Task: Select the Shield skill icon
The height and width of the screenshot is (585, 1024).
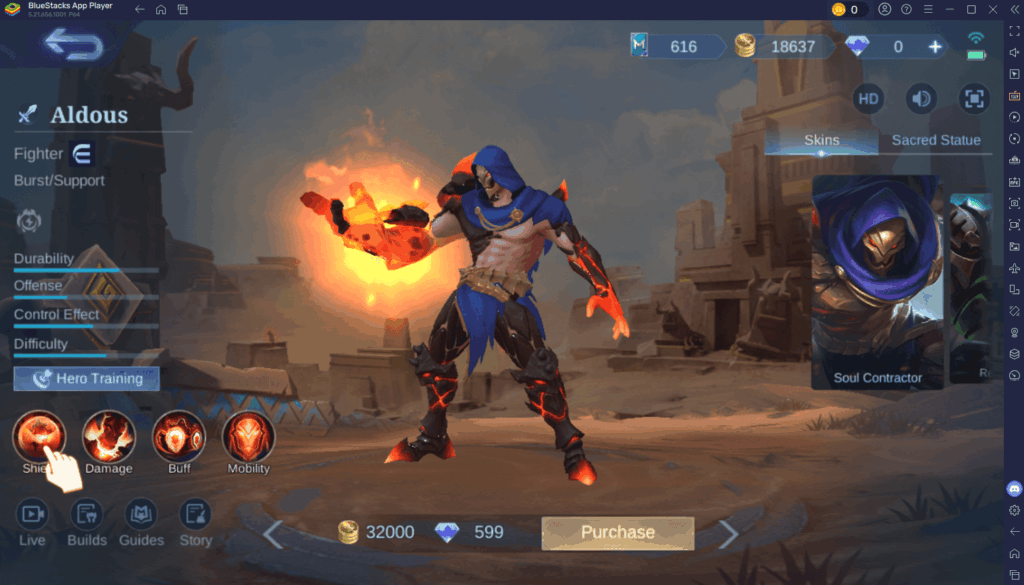Action: click(x=40, y=437)
